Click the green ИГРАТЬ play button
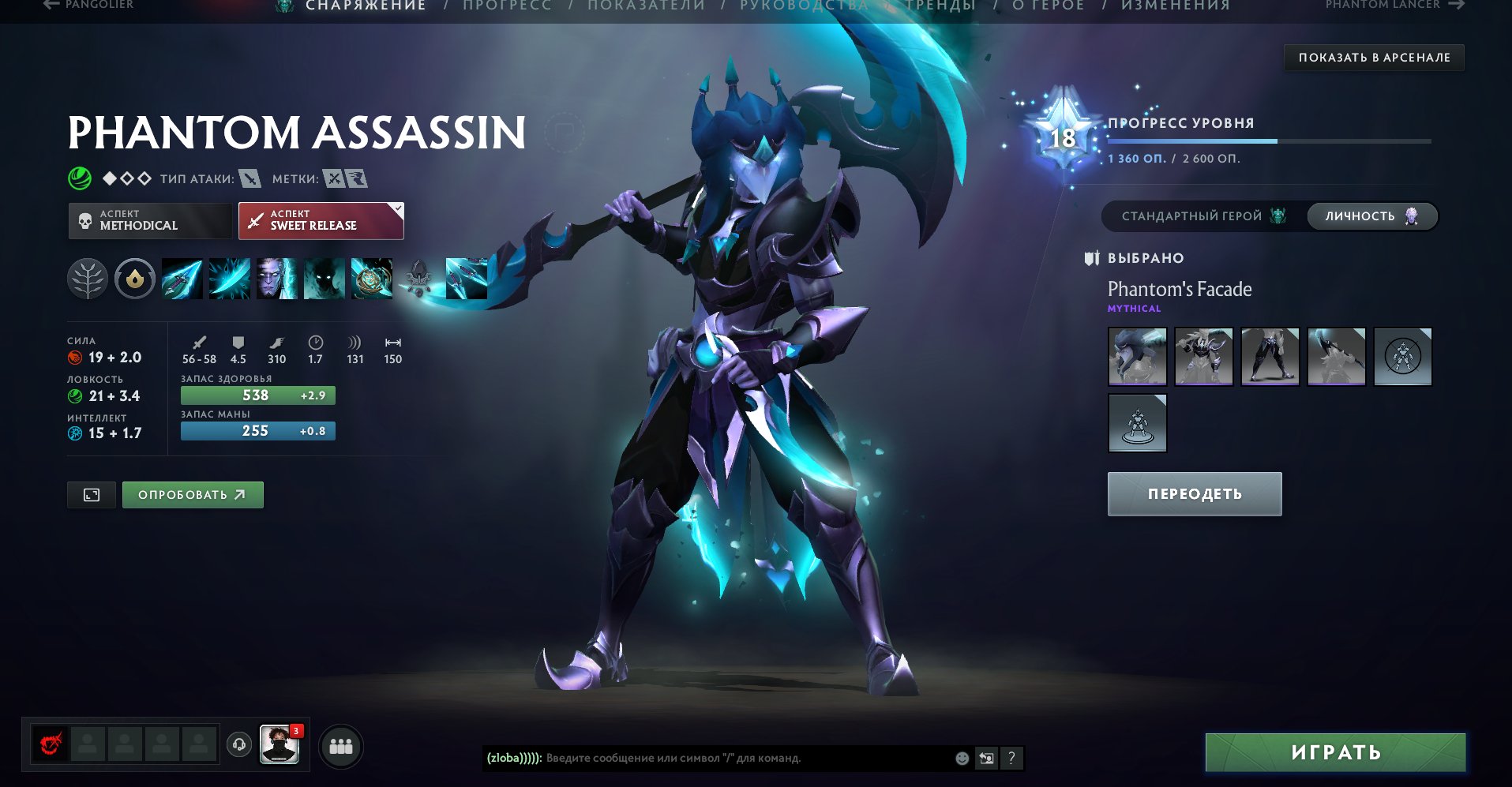This screenshot has height=787, width=1512. point(1334,752)
